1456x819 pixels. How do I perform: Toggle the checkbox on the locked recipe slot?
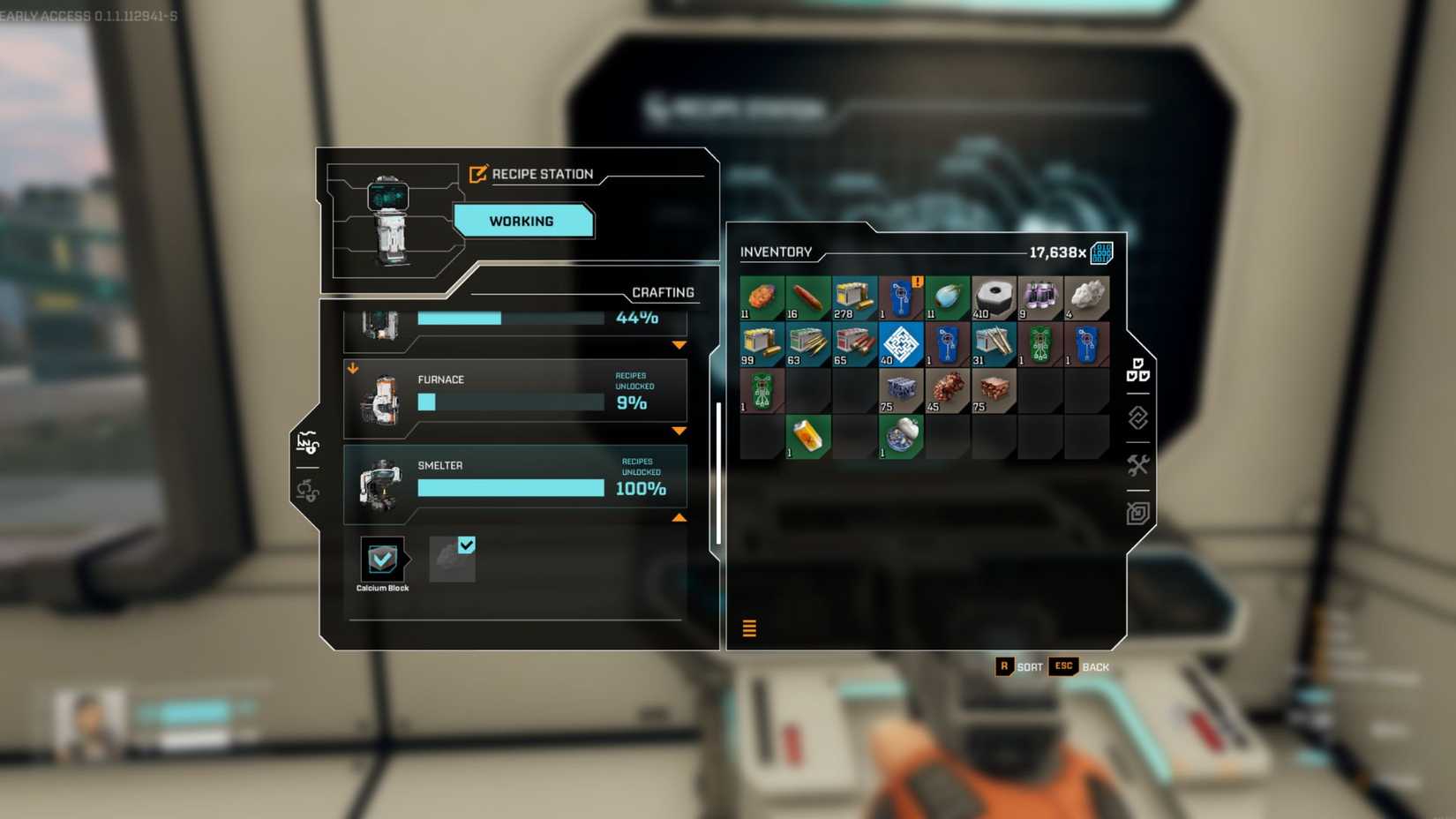469,544
